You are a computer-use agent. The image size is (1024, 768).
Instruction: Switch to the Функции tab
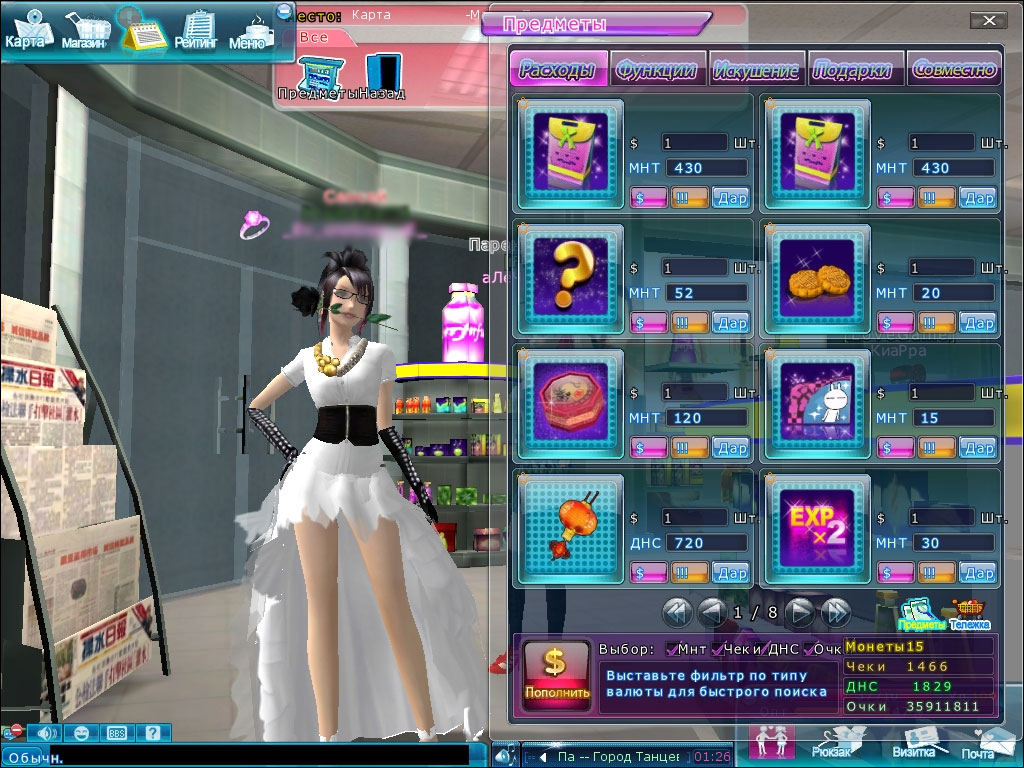[x=658, y=69]
